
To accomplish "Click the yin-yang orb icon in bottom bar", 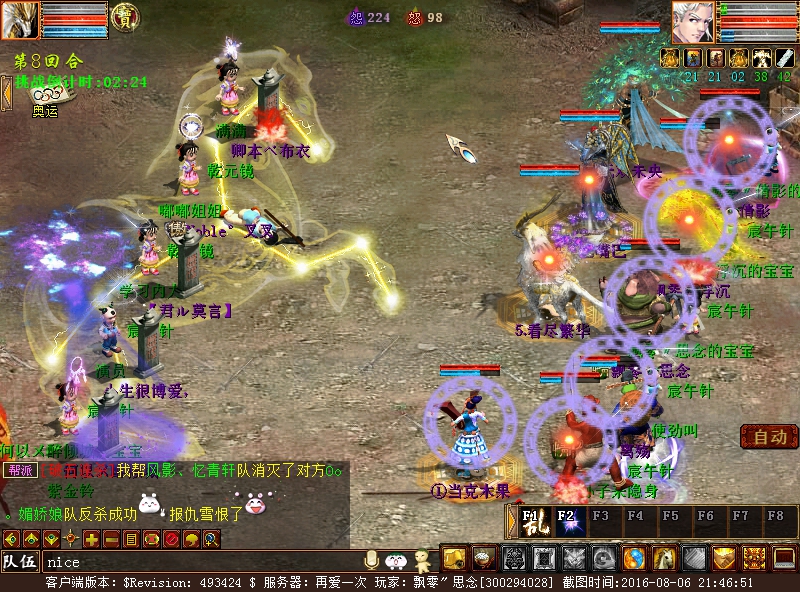I will [x=635, y=558].
